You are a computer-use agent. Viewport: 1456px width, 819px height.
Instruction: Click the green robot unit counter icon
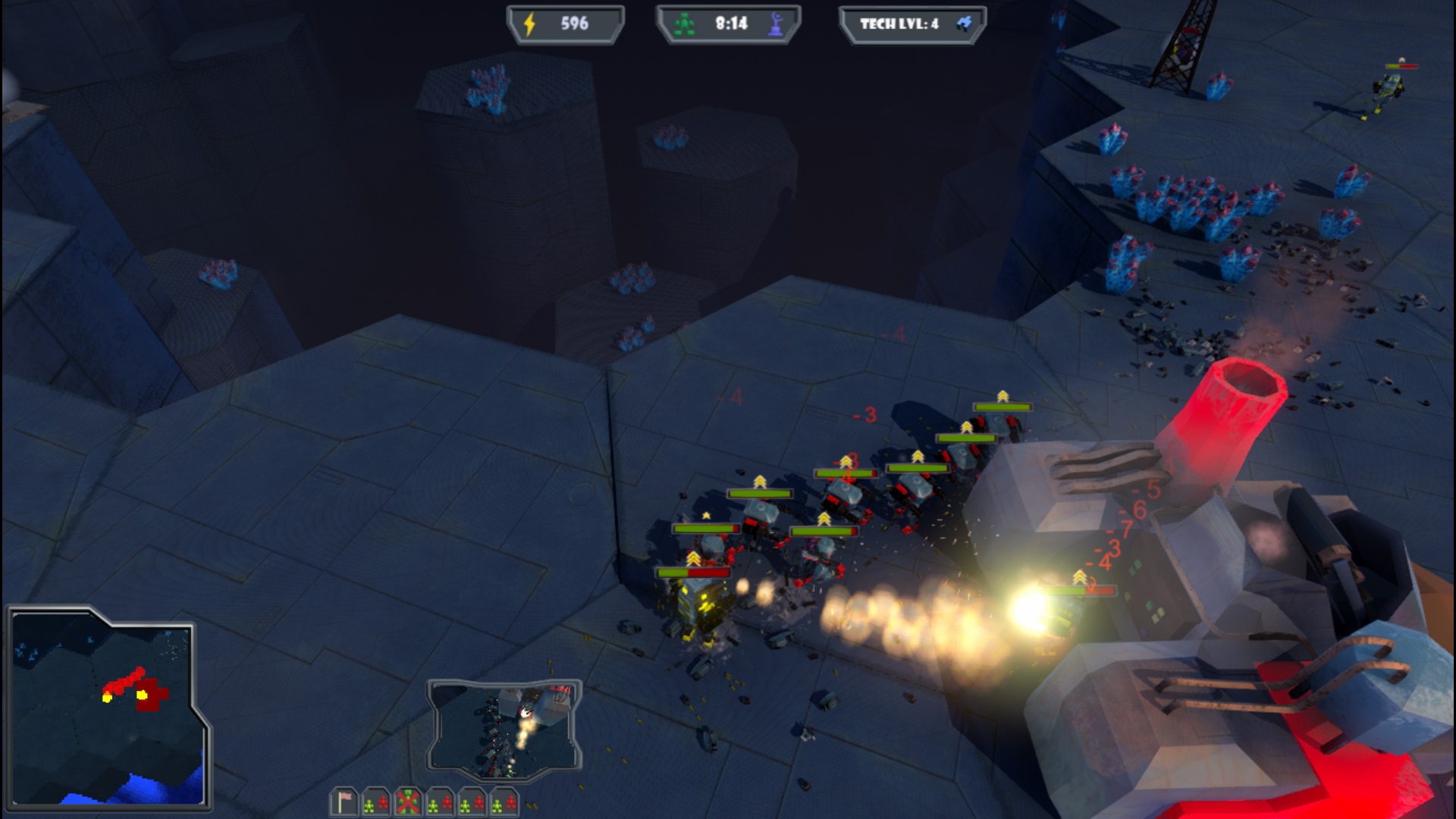685,23
